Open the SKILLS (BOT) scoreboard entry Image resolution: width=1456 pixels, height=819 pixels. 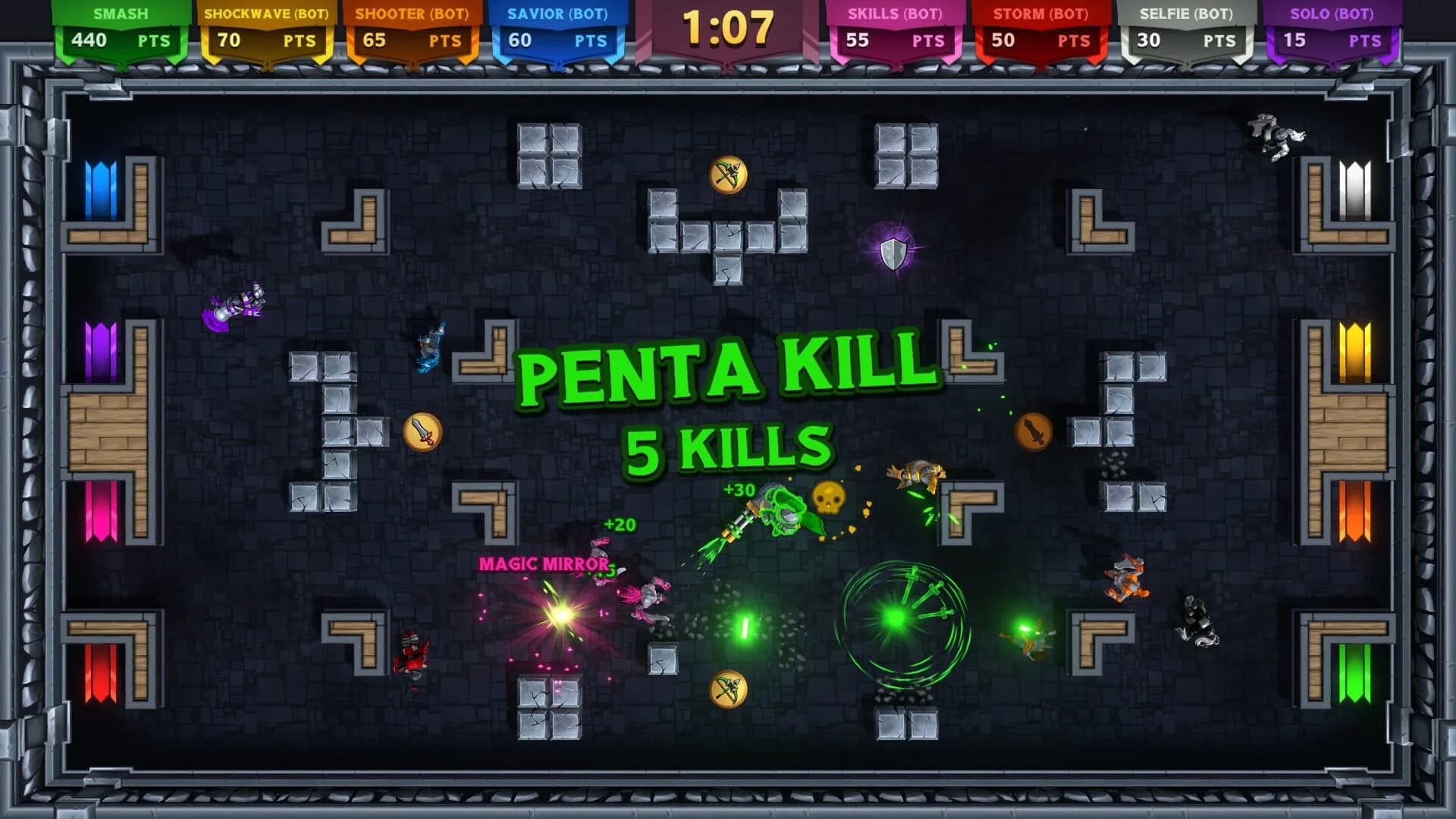895,25
